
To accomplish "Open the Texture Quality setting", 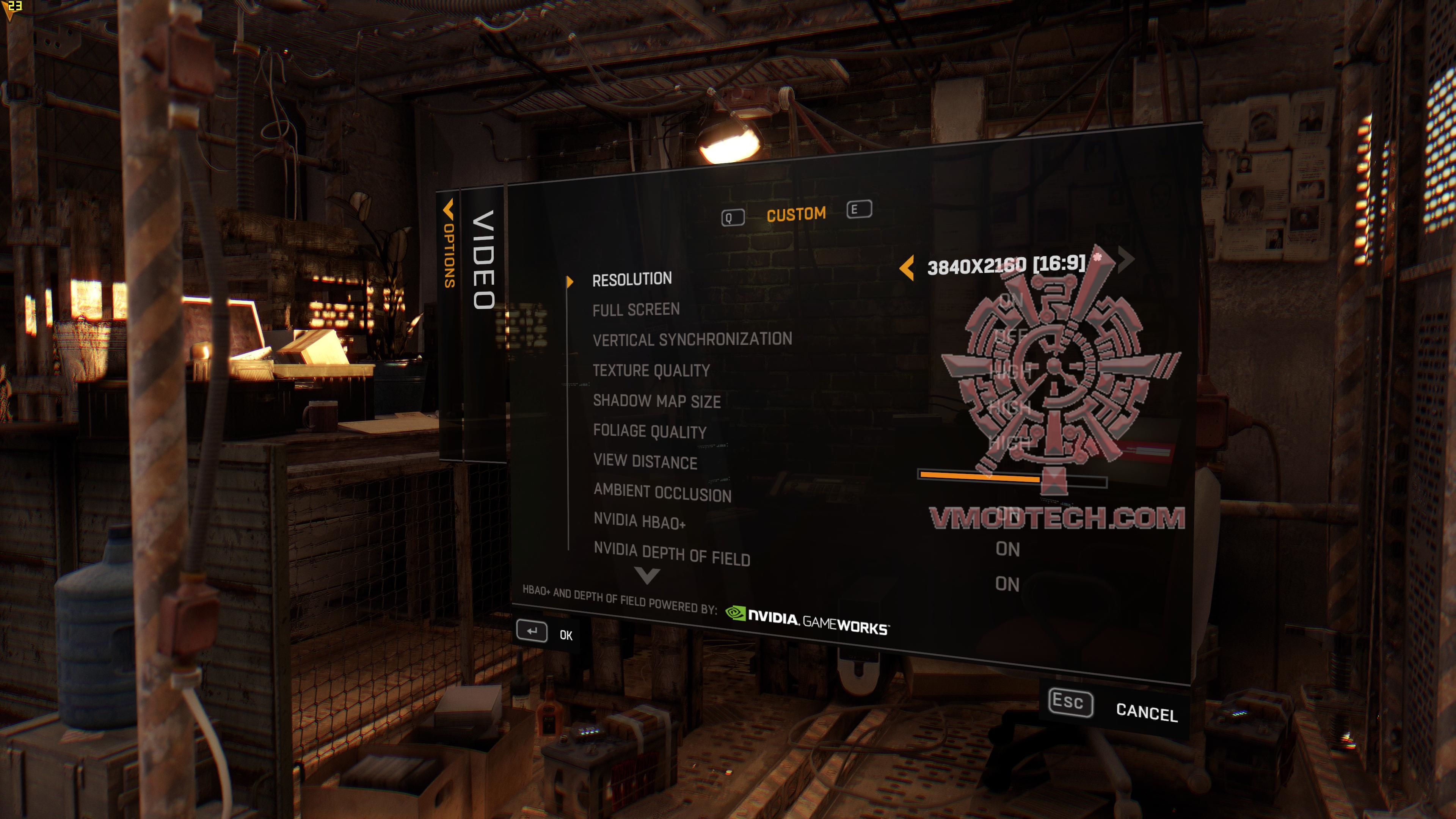I will [651, 371].
